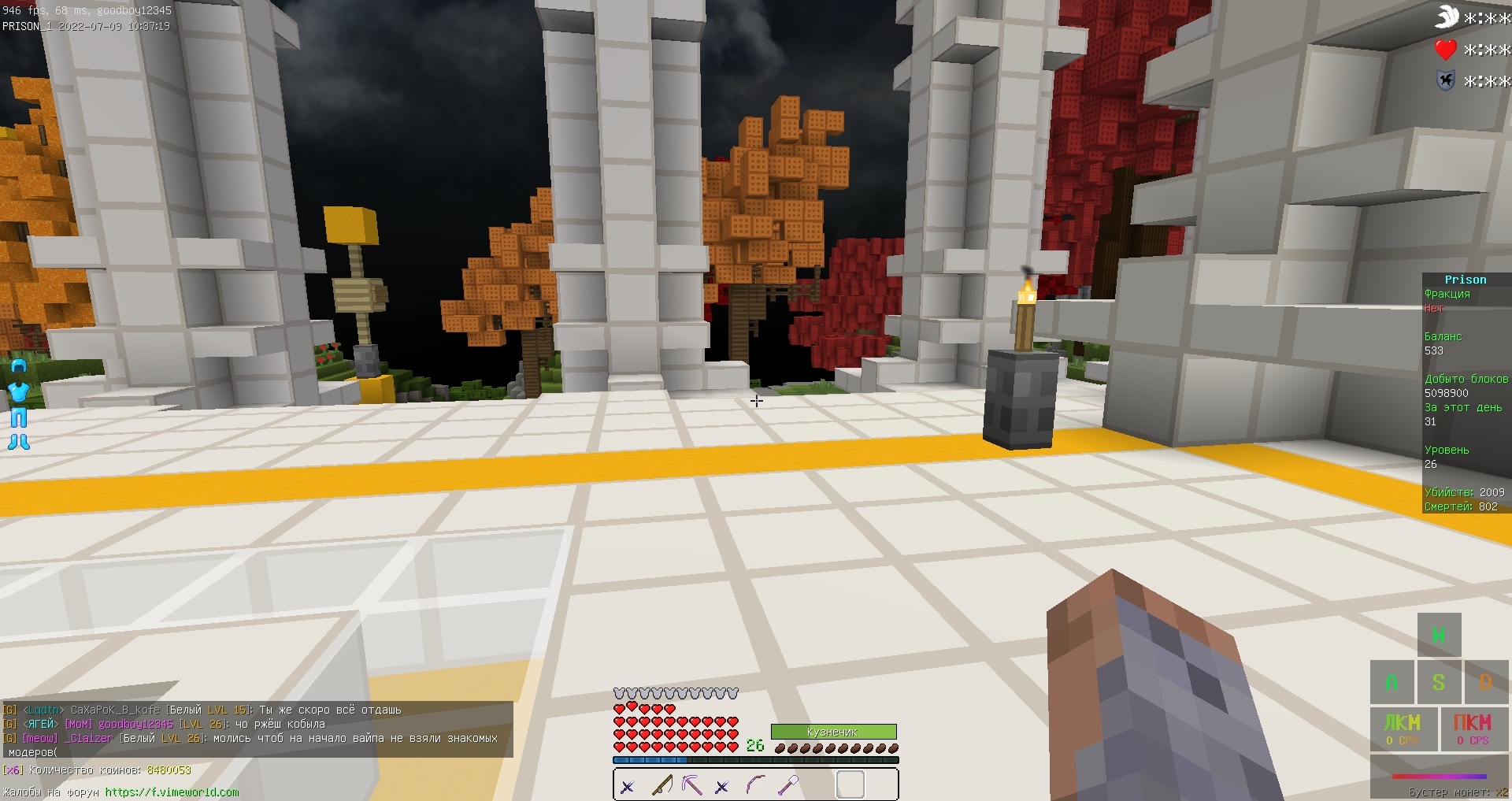Click the Prison scoreboard title
Image resolution: width=1512 pixels, height=801 pixels.
click(x=1467, y=280)
